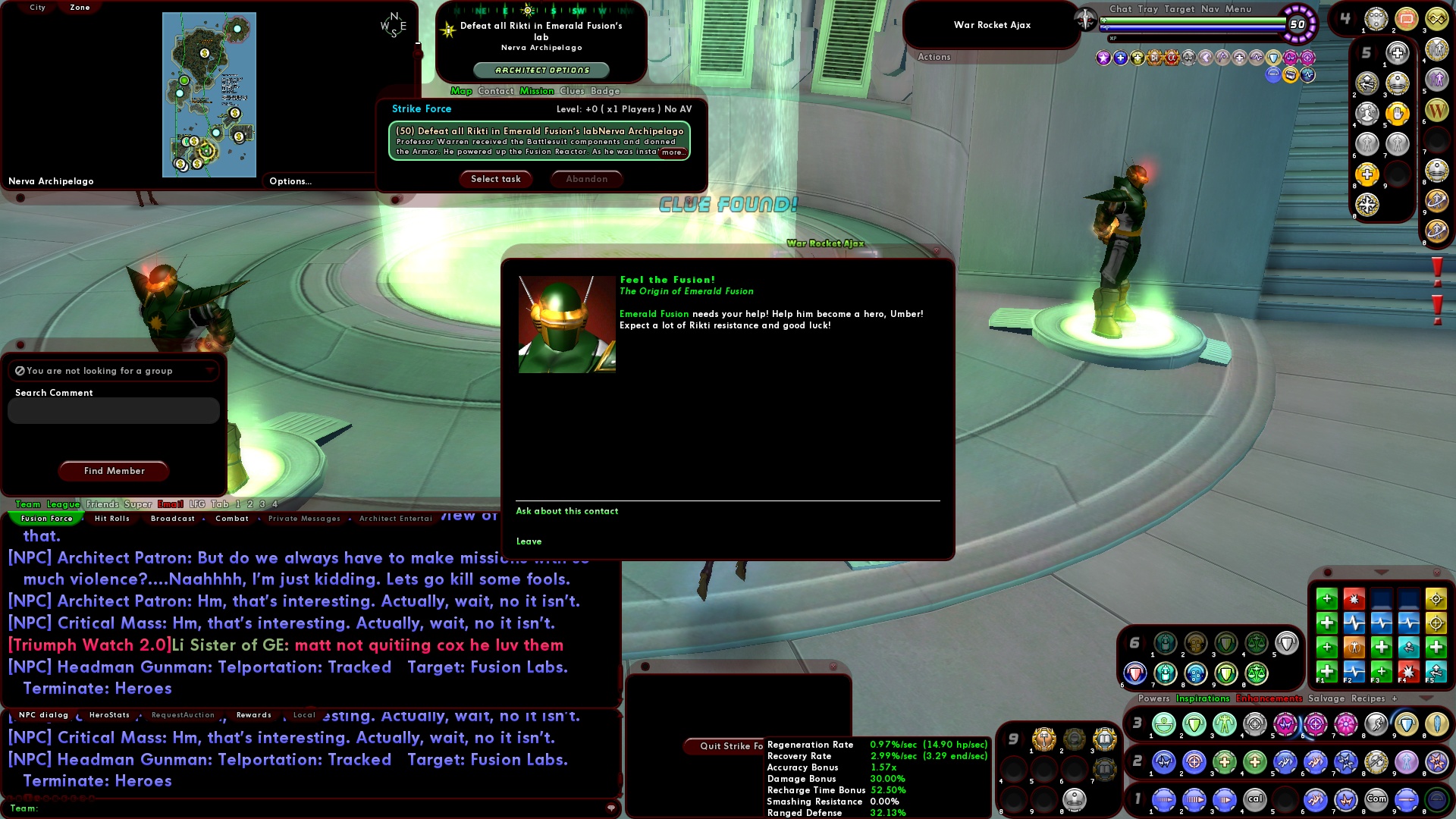Switch to the Clues tab in the mission window
The width and height of the screenshot is (1456, 819).
click(x=572, y=91)
